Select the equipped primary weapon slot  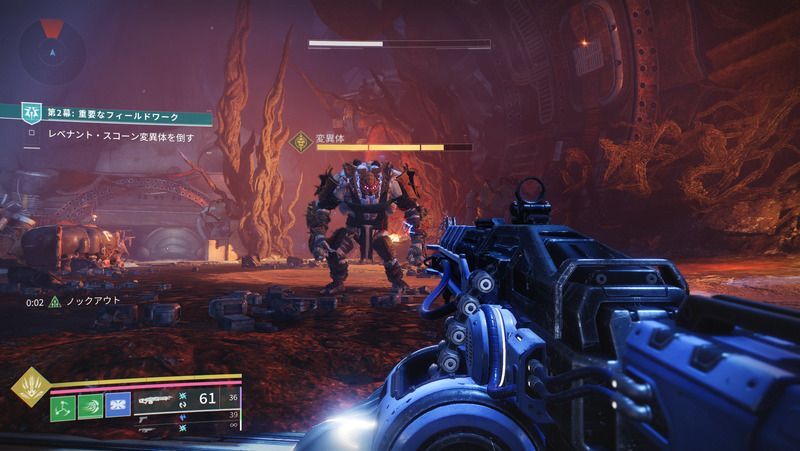158,399
